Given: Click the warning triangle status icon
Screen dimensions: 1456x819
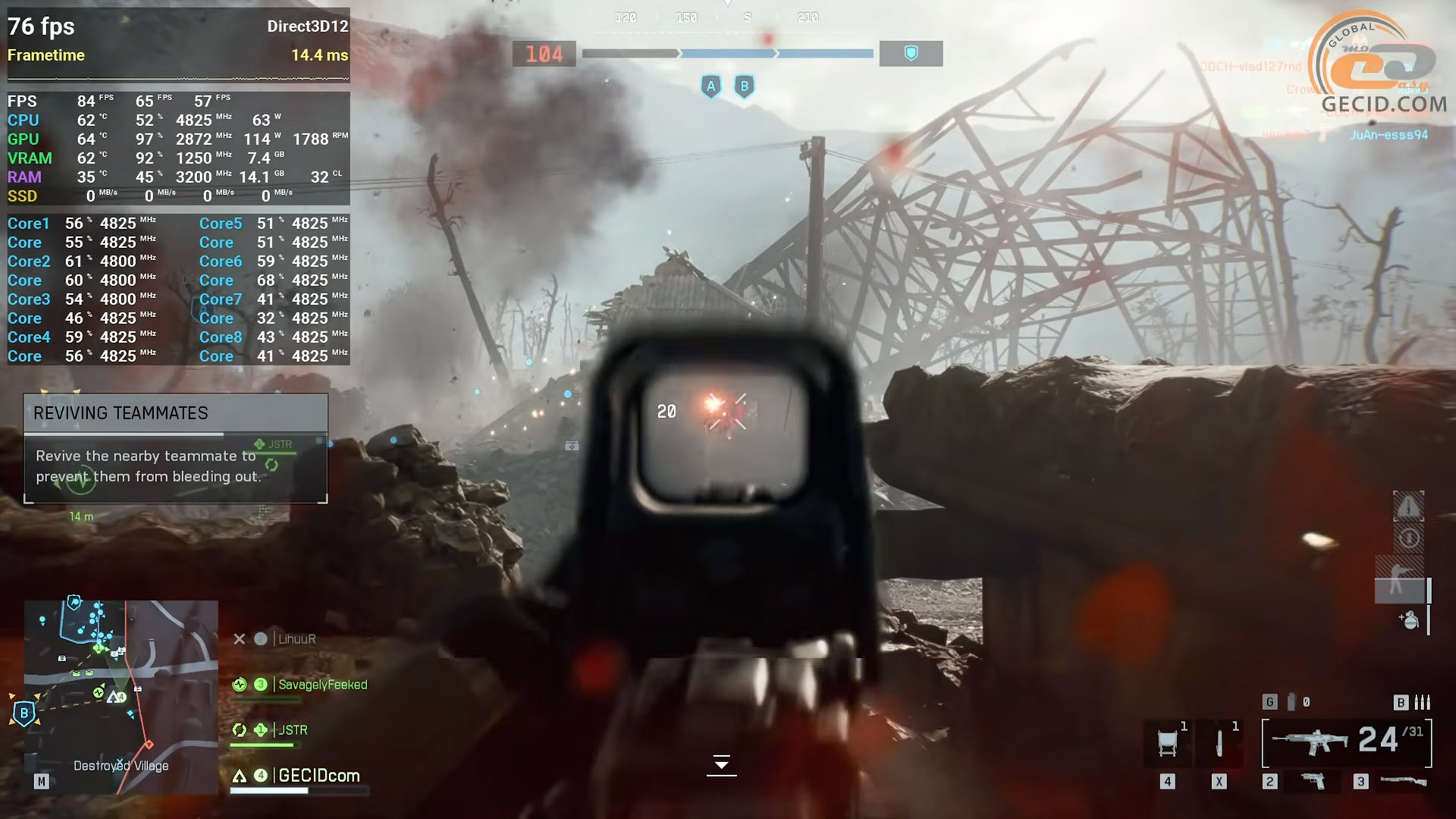Looking at the screenshot, I should 1408,506.
